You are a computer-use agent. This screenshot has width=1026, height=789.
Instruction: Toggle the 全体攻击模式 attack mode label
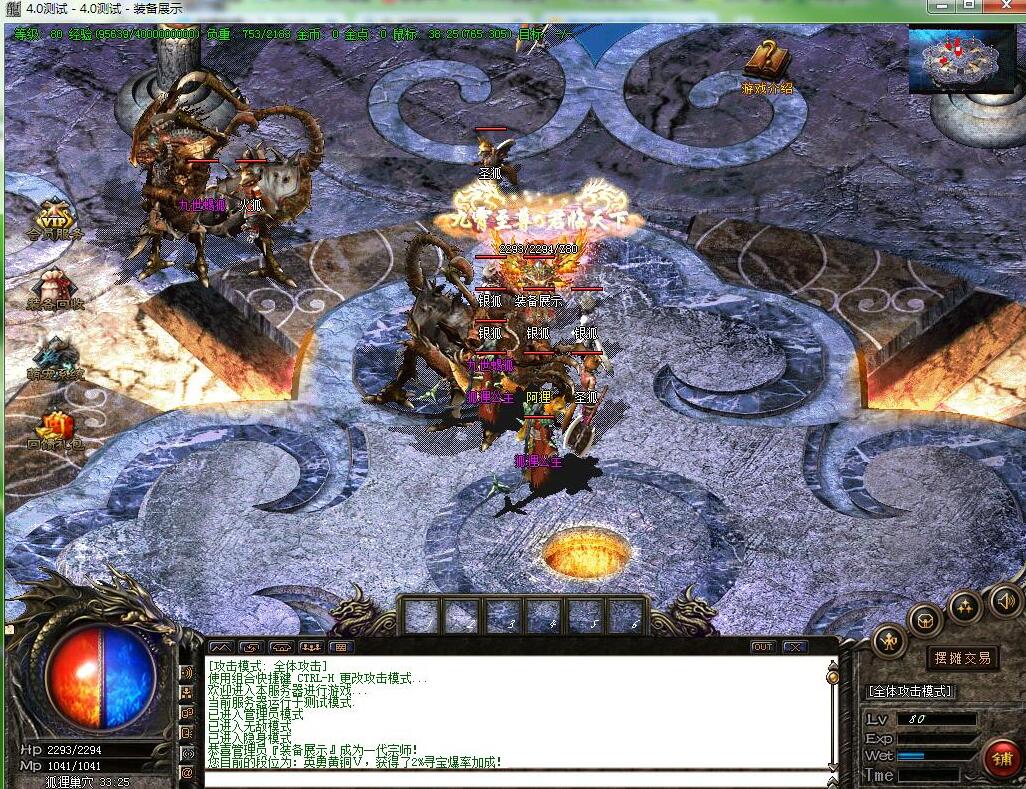[910, 691]
